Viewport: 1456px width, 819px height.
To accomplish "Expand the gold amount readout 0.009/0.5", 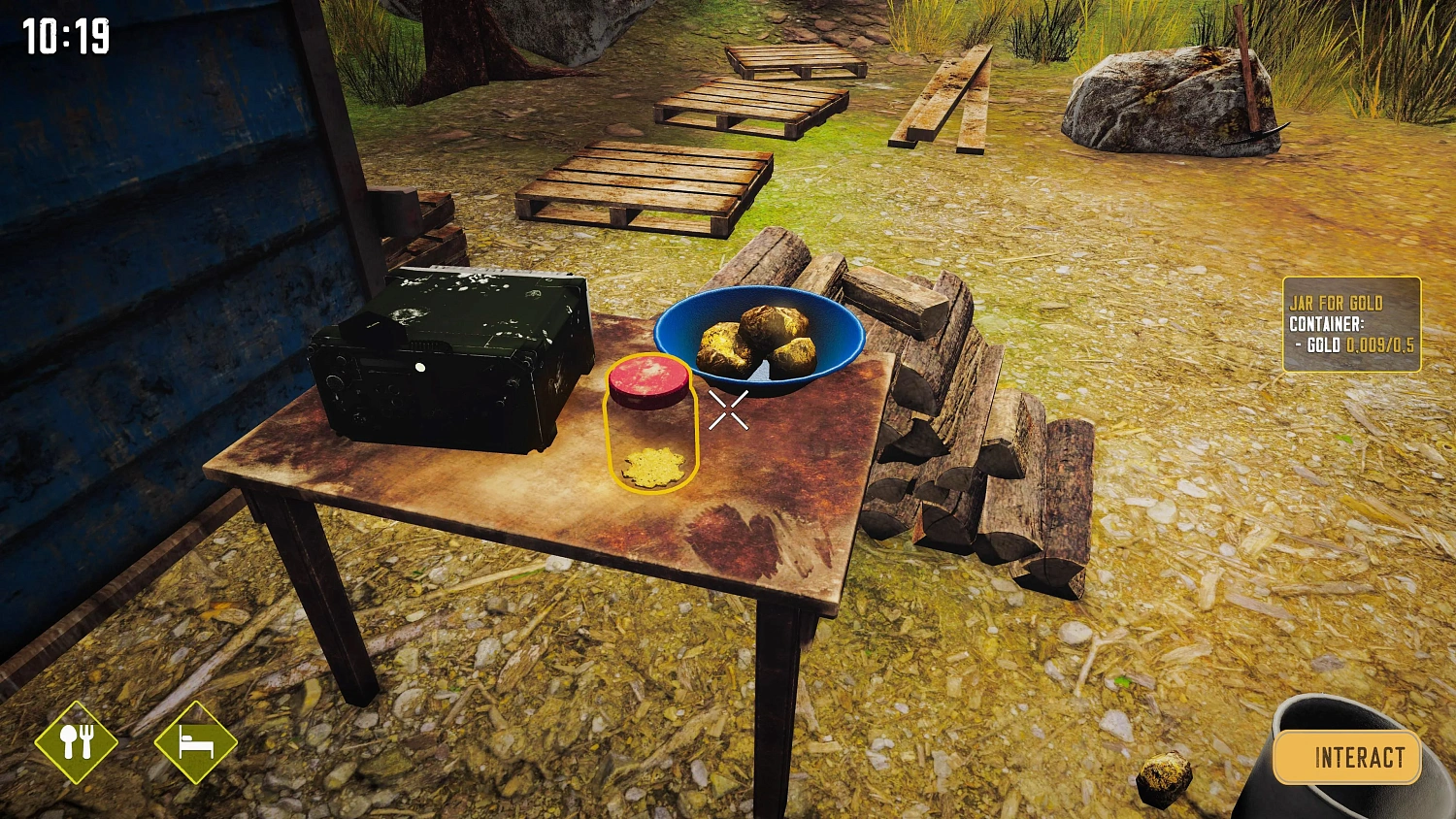I will tap(1379, 345).
